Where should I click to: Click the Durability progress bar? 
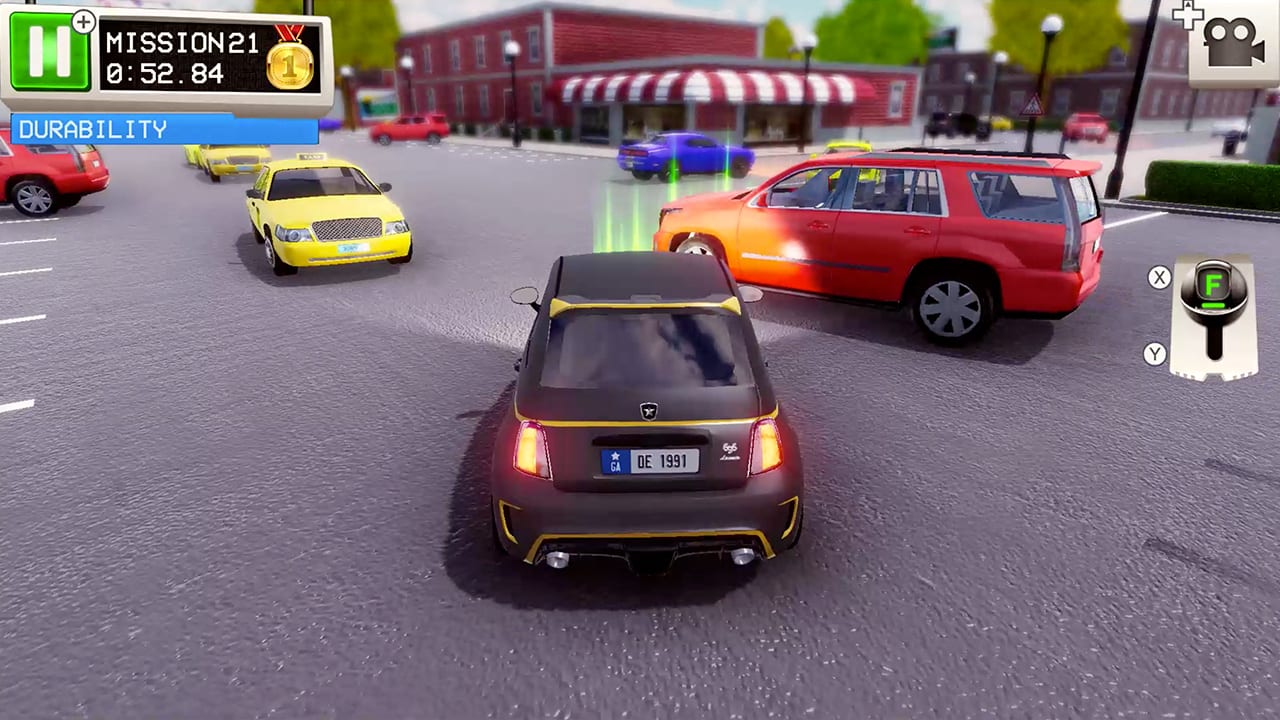(x=163, y=130)
